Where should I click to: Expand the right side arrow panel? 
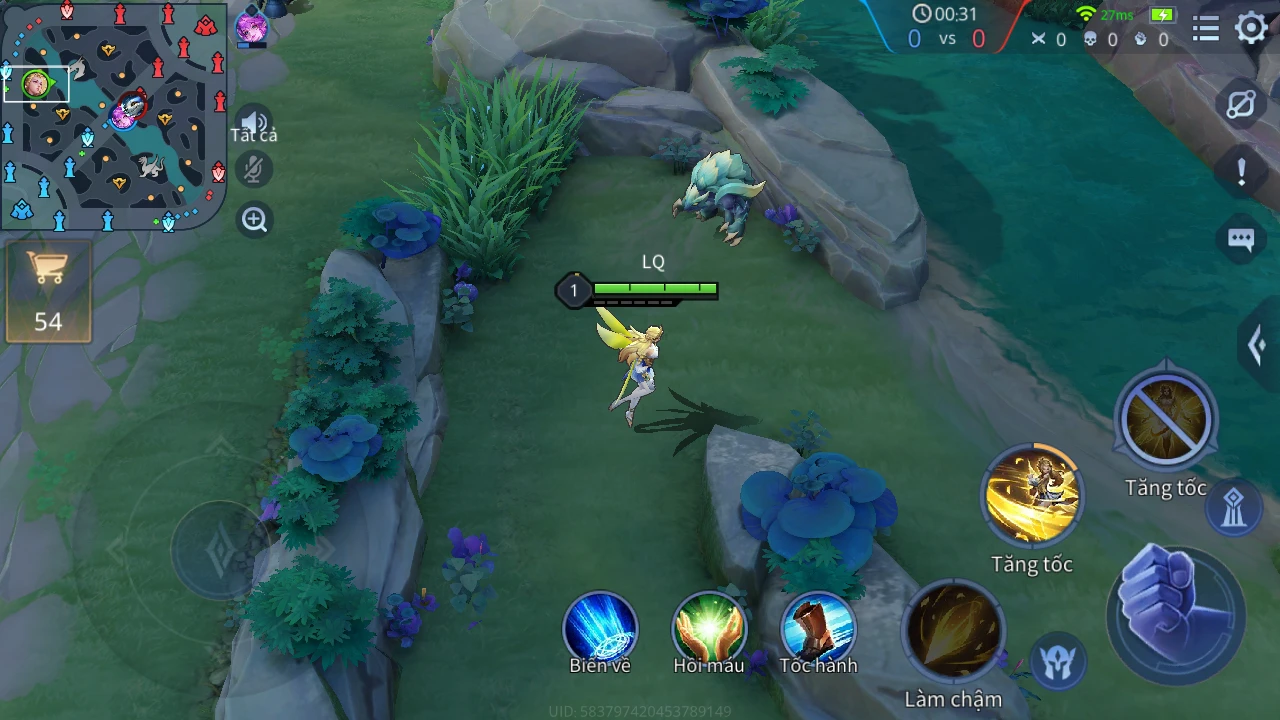(x=1258, y=346)
